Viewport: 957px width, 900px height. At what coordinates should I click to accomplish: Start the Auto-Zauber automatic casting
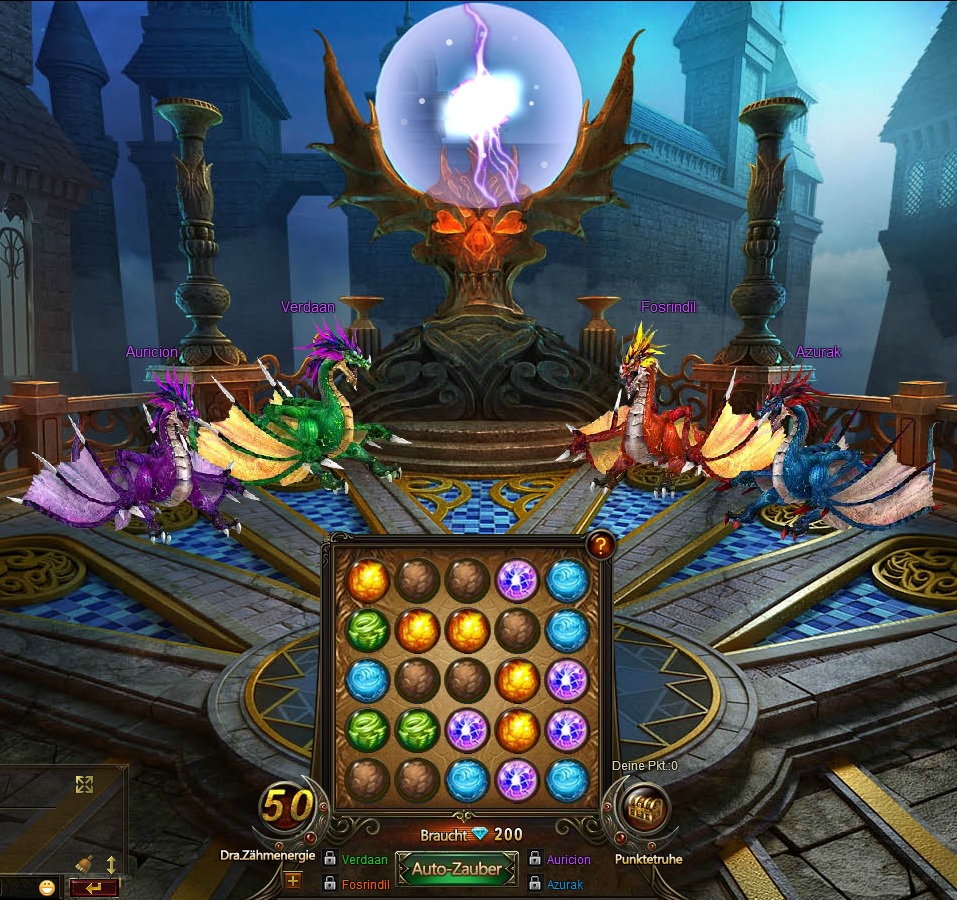coord(457,869)
